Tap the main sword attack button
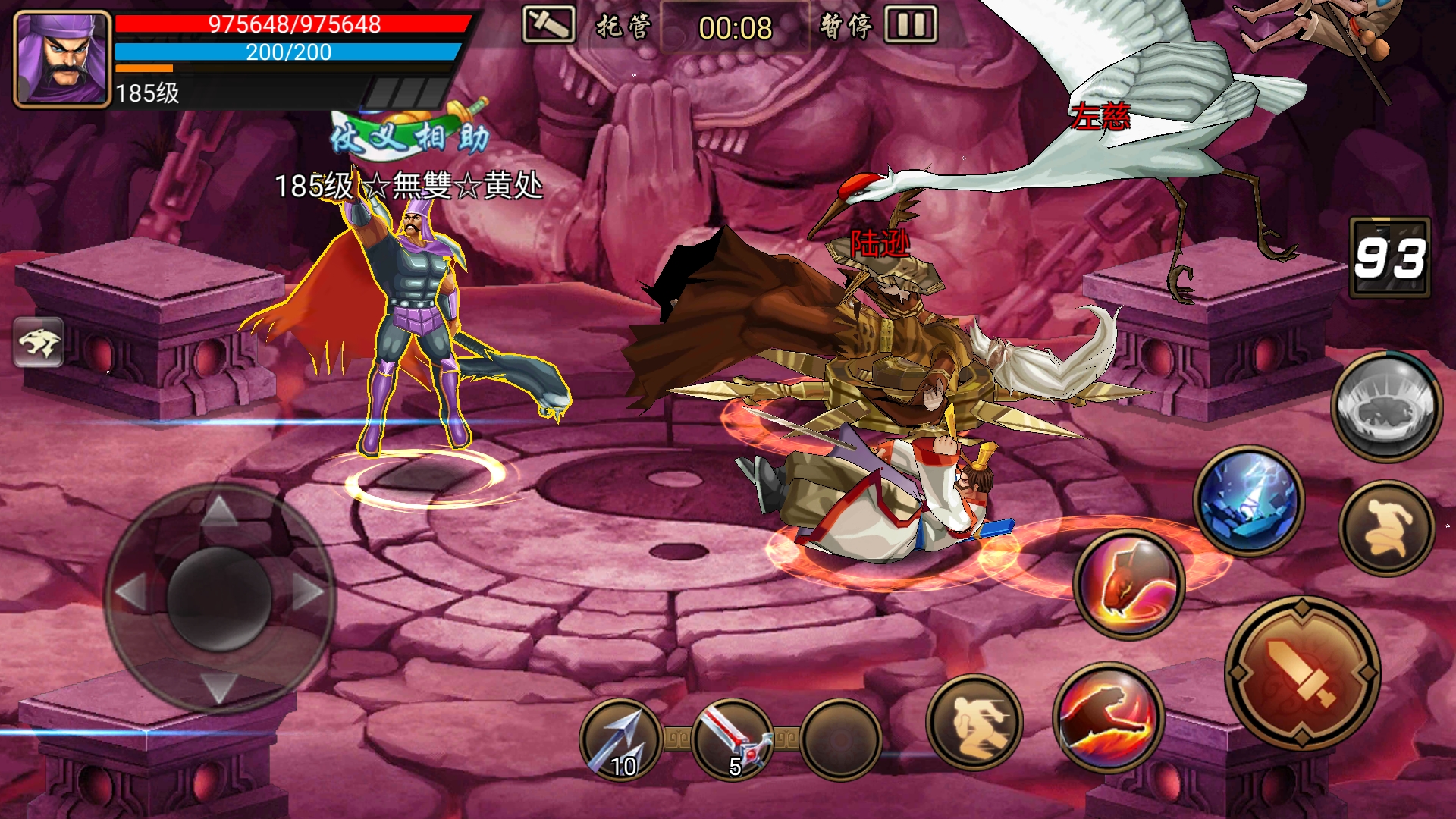The height and width of the screenshot is (819, 1456). click(1302, 673)
